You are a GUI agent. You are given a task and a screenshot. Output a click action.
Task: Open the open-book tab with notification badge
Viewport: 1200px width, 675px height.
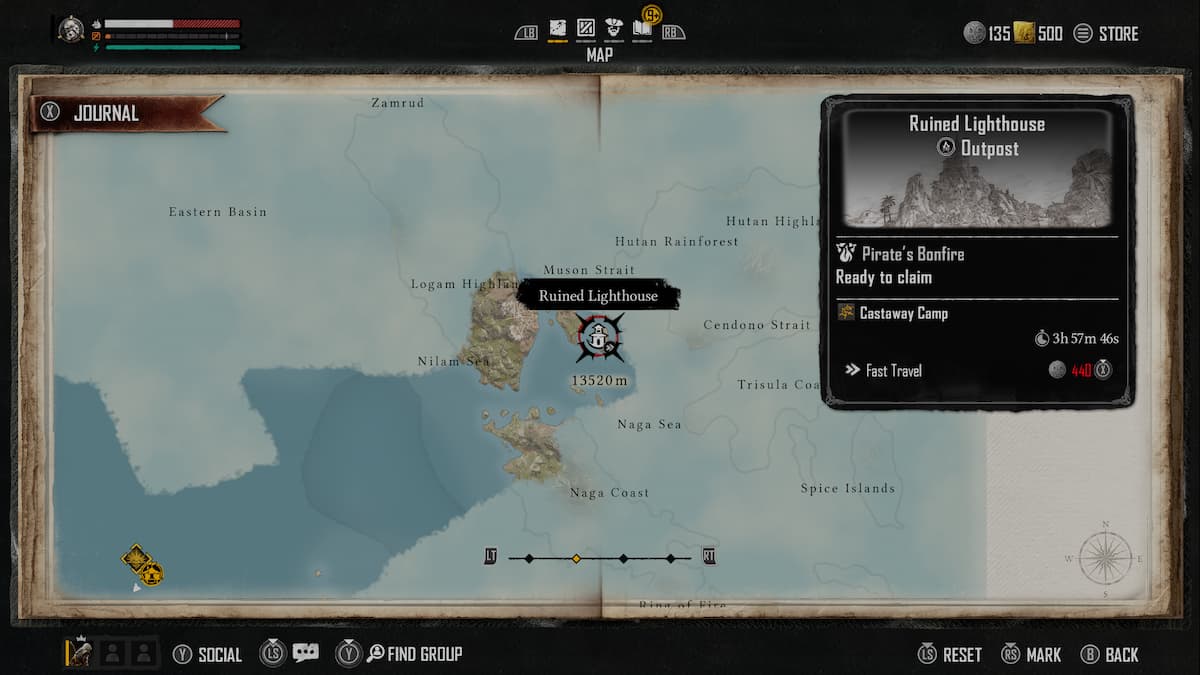point(642,30)
